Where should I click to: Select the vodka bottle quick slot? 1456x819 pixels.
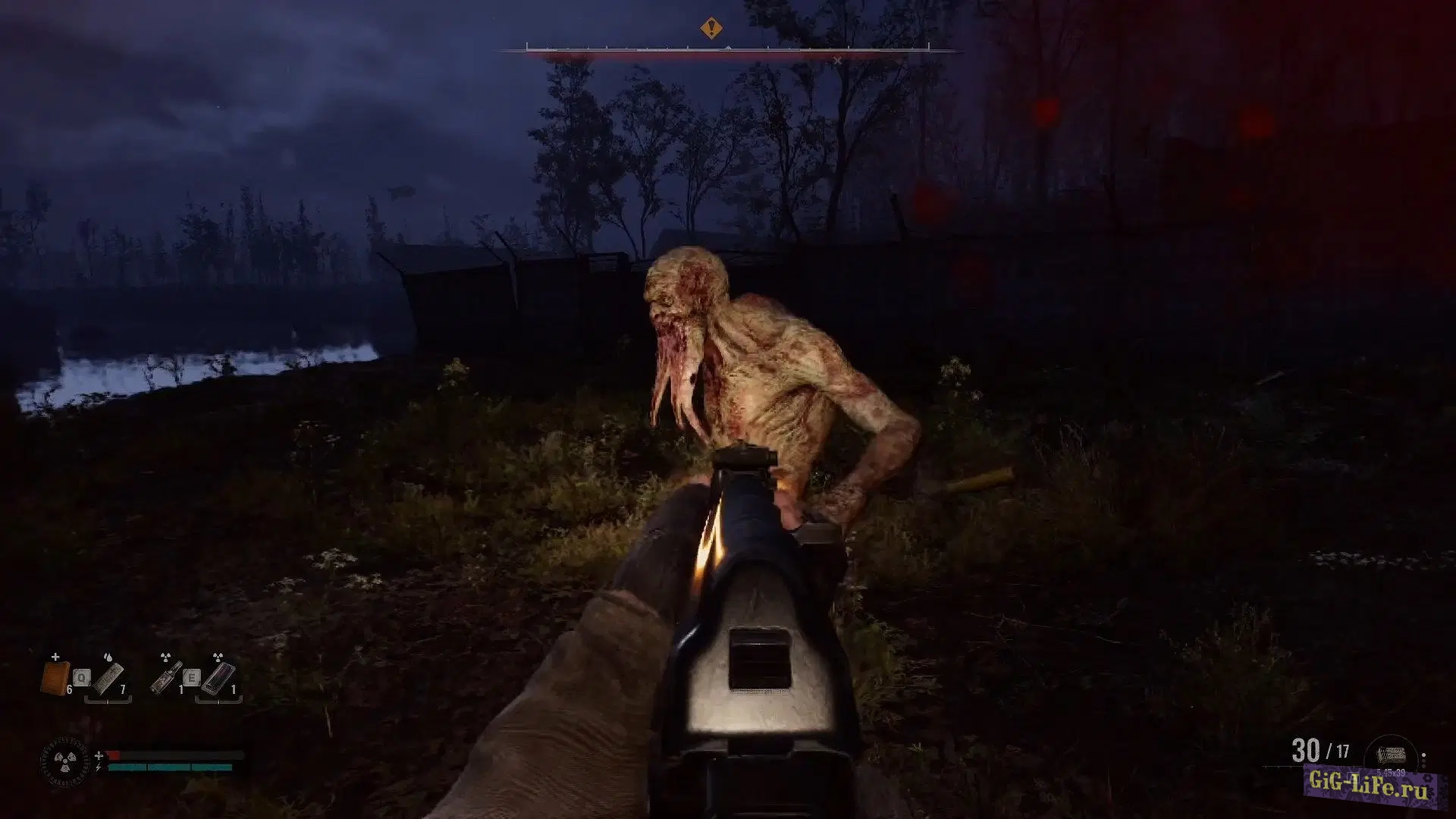(x=165, y=677)
